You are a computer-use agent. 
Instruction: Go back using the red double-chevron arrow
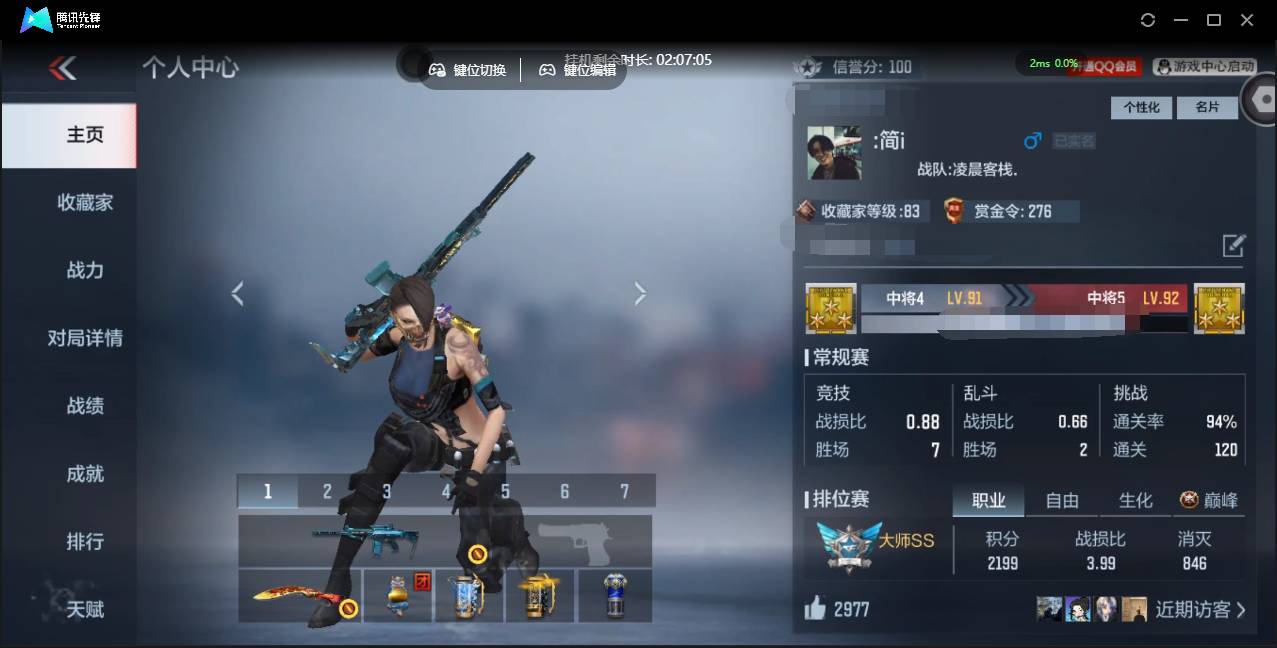pos(62,68)
